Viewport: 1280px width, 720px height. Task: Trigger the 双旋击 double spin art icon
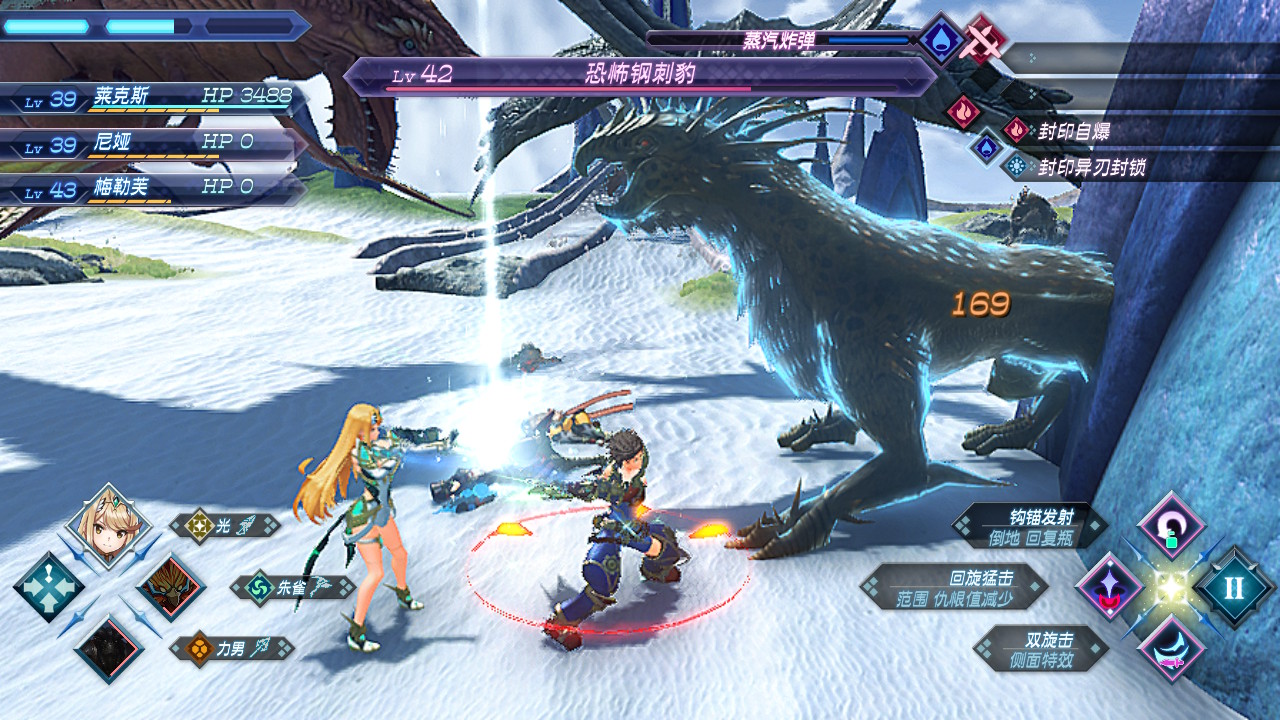click(x=1171, y=648)
